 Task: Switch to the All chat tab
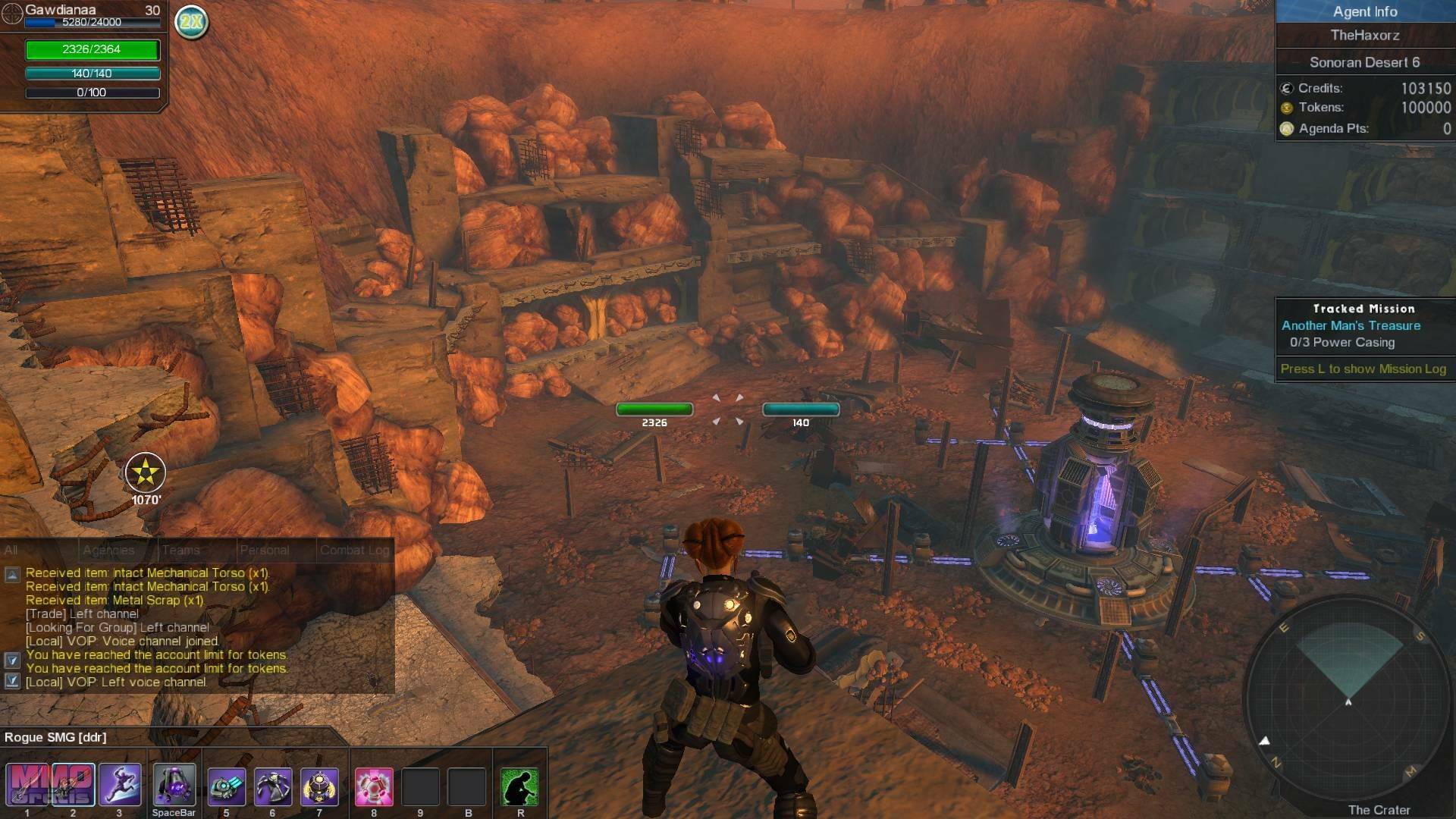pyautogui.click(x=11, y=550)
